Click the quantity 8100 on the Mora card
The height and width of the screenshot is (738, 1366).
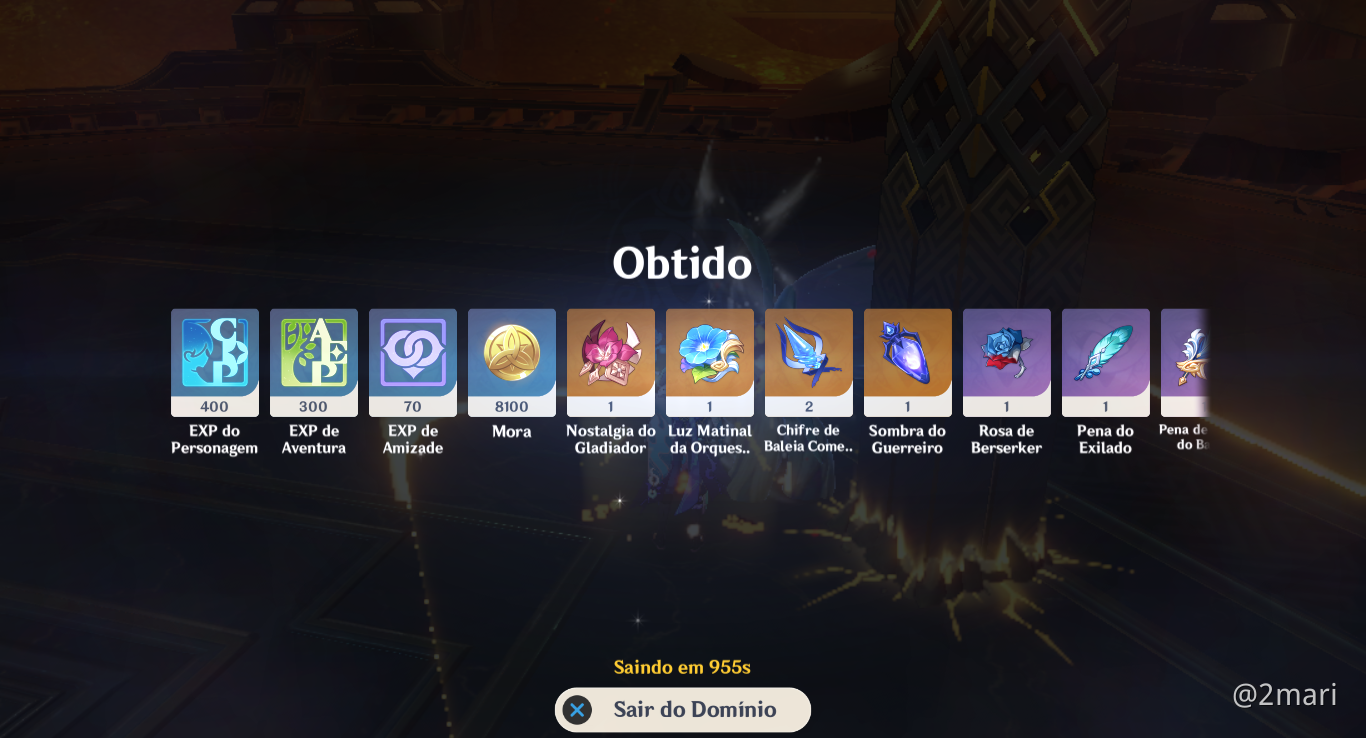click(511, 406)
